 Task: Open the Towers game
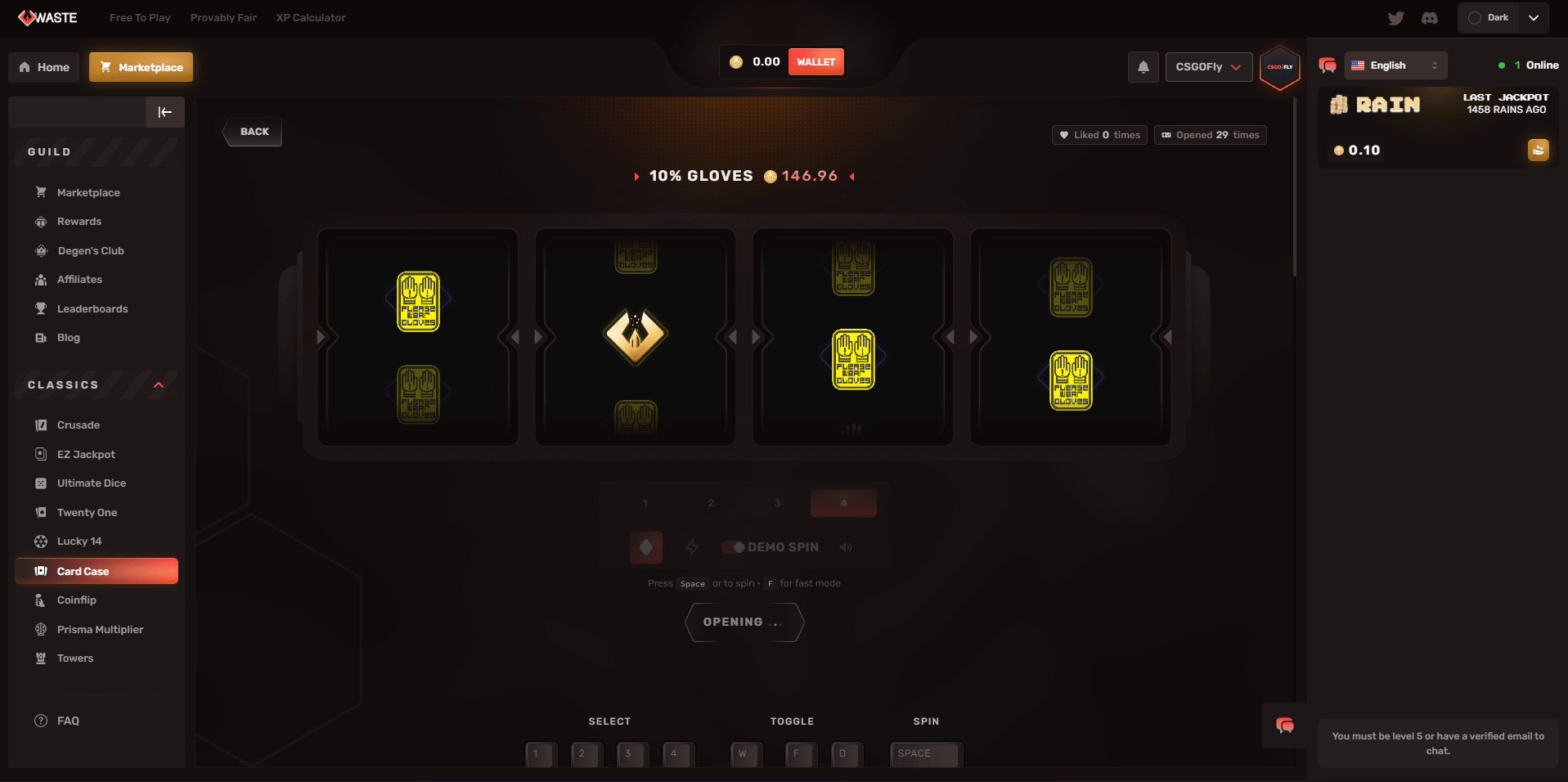[x=75, y=658]
